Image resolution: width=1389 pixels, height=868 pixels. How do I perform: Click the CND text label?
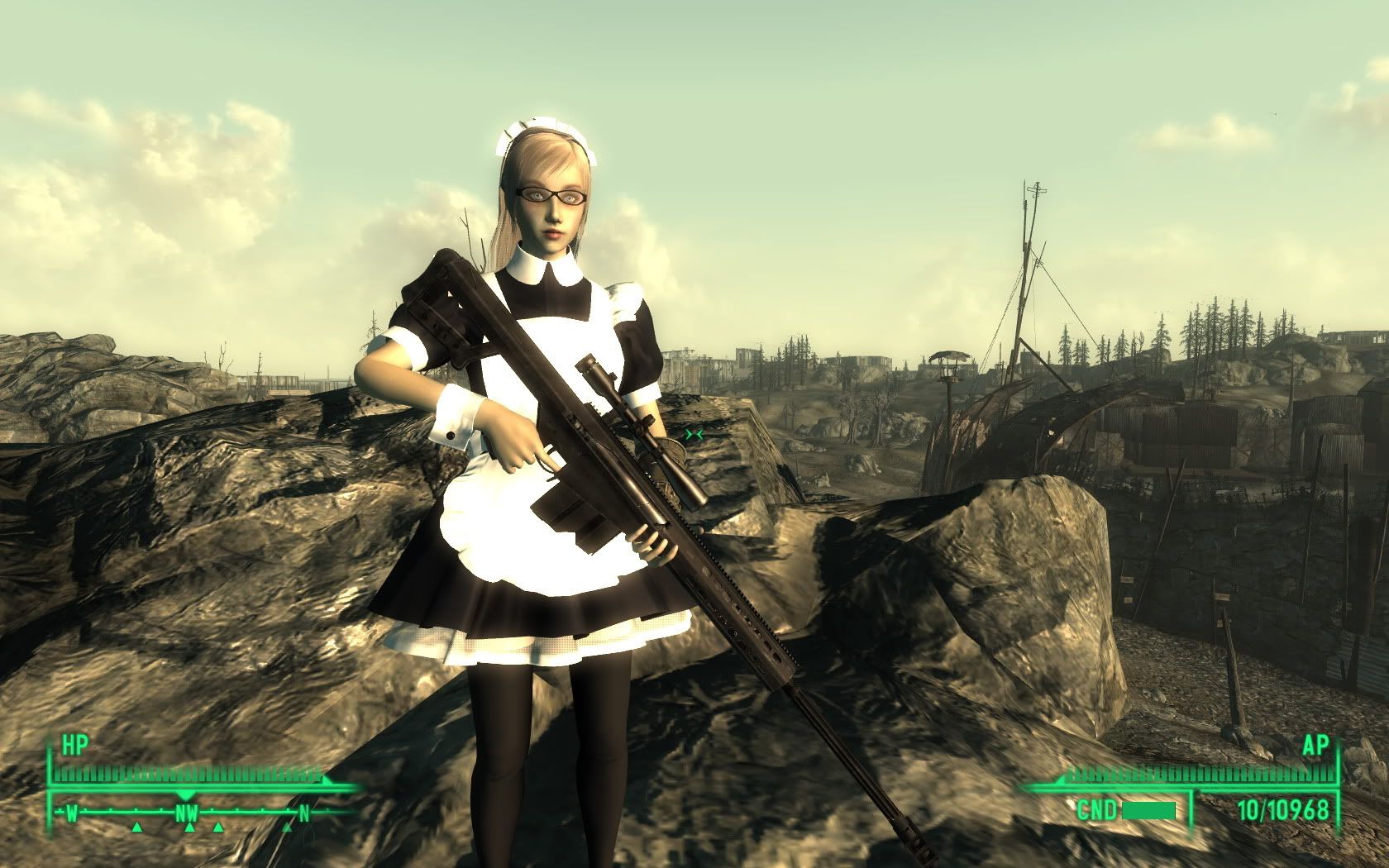coord(1097,808)
